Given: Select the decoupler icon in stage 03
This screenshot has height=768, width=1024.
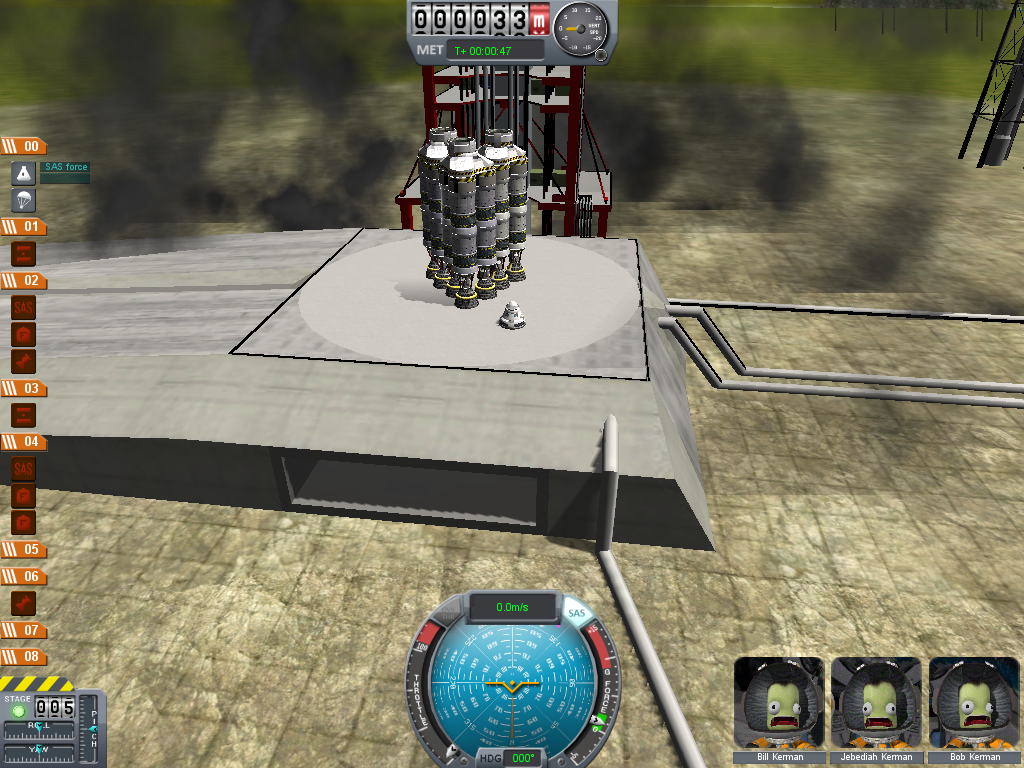Looking at the screenshot, I should pyautogui.click(x=24, y=414).
